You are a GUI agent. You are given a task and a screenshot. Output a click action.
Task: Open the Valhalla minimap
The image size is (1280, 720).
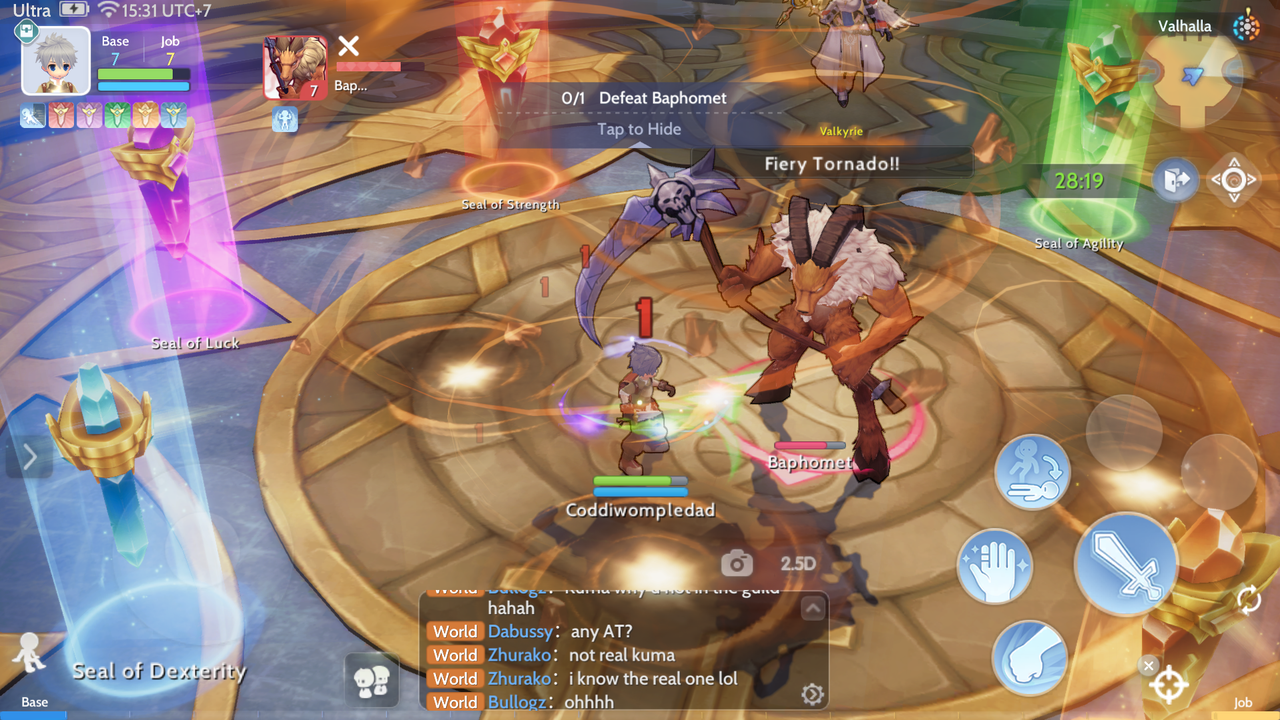point(1192,78)
